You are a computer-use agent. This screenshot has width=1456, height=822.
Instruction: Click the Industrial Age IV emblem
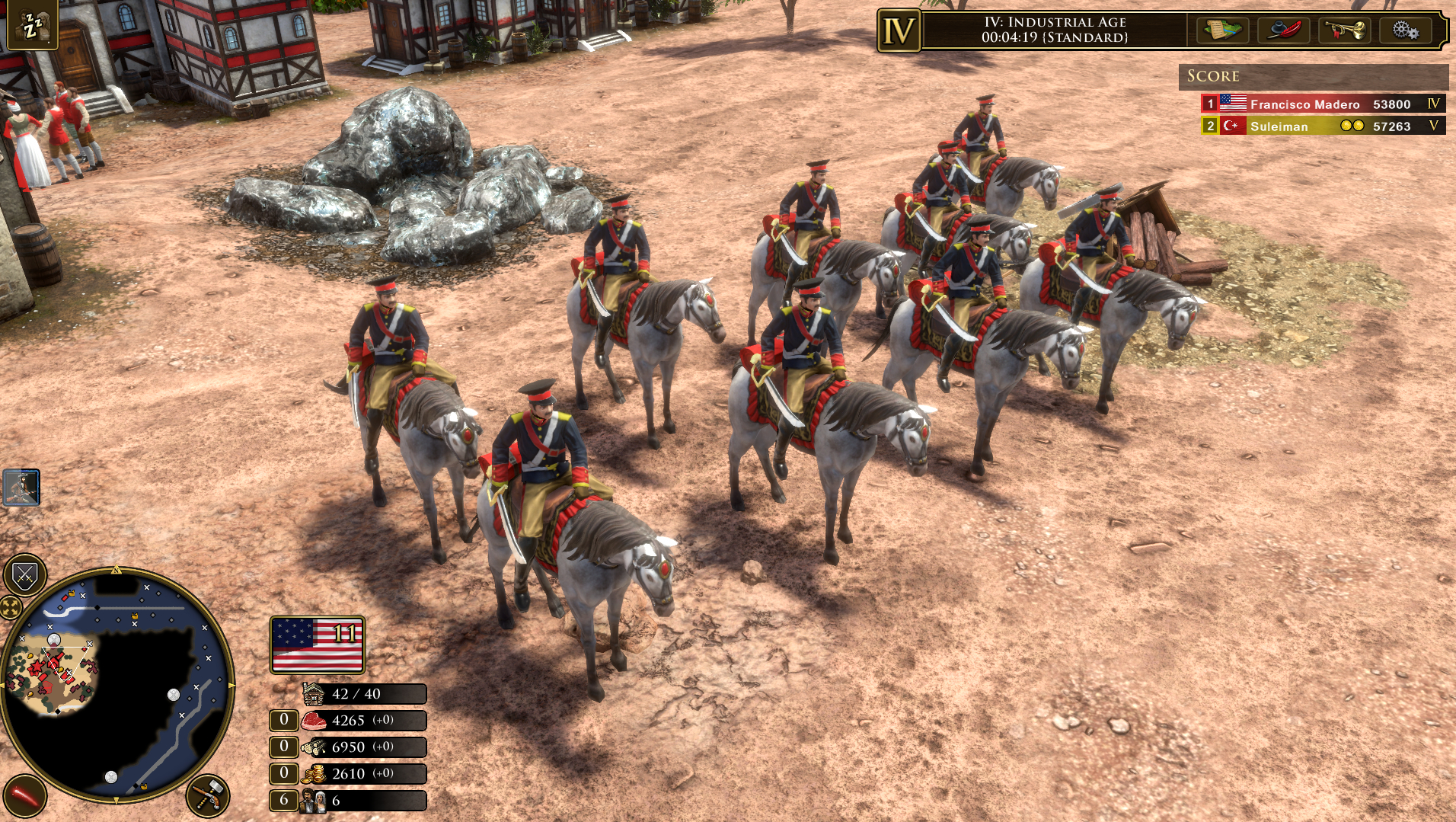pyautogui.click(x=899, y=31)
